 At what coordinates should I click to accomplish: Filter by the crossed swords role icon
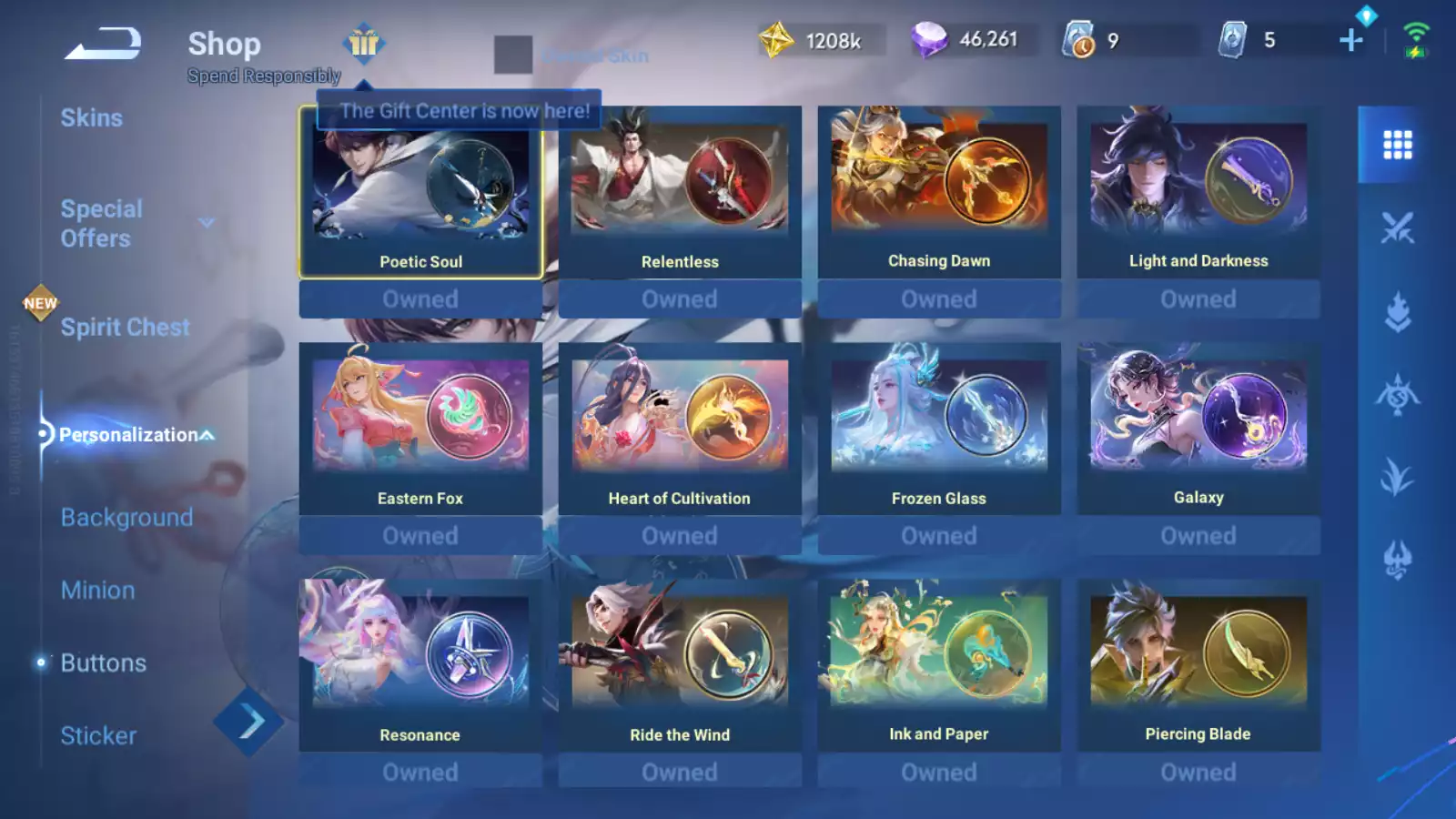pyautogui.click(x=1397, y=227)
